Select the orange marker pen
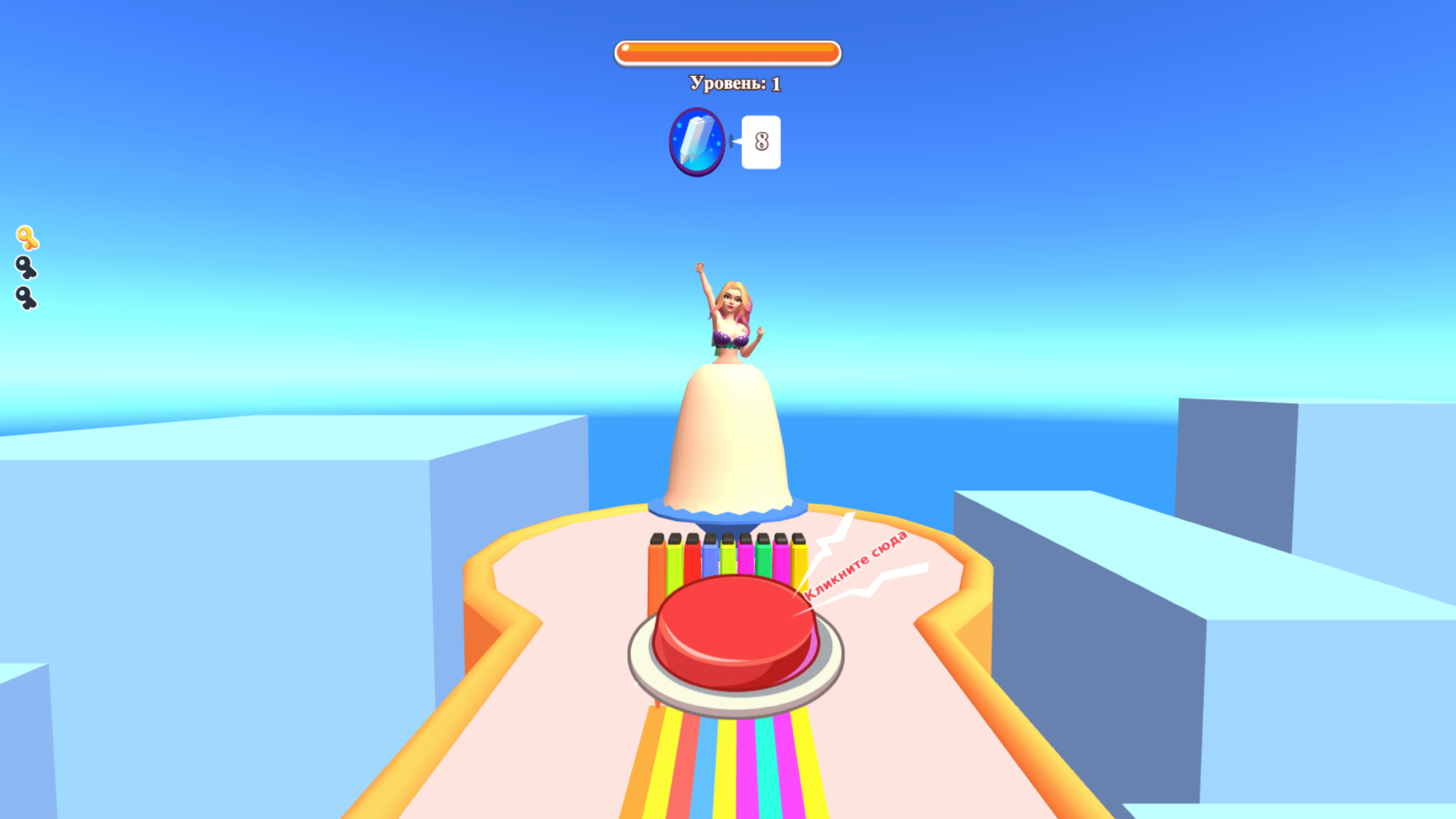 point(656,557)
